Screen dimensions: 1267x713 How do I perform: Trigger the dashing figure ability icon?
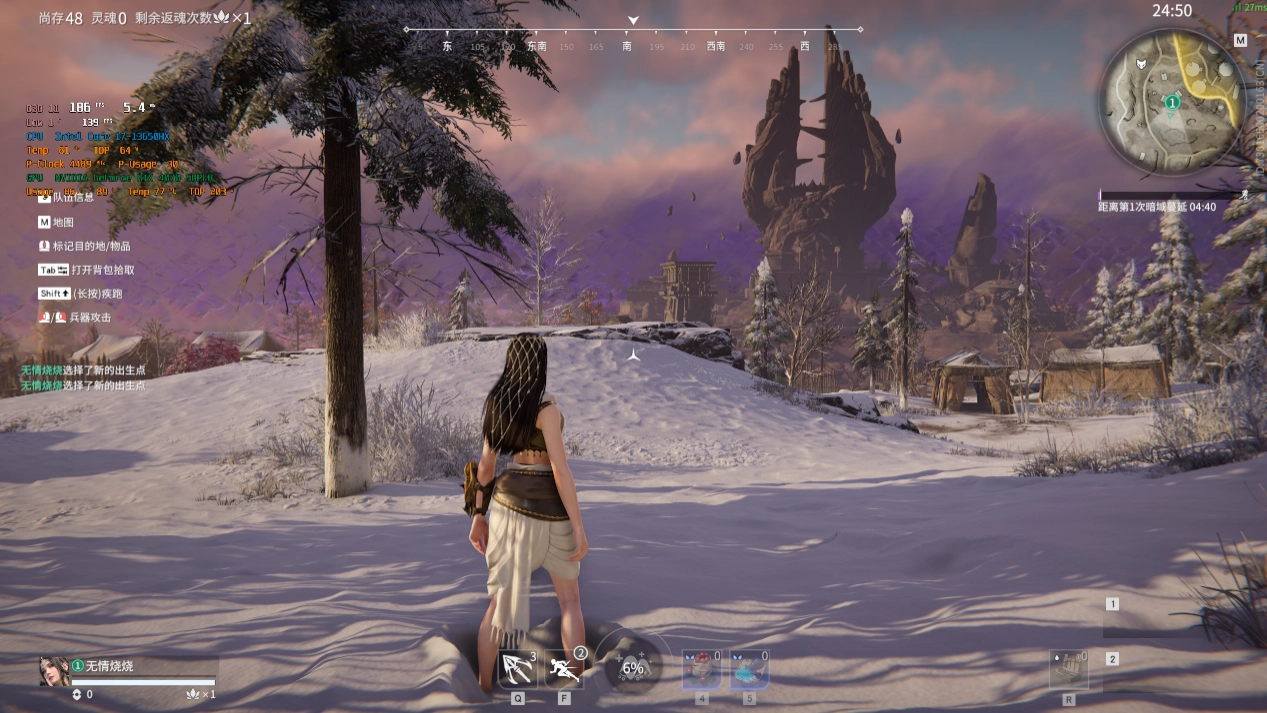point(564,668)
